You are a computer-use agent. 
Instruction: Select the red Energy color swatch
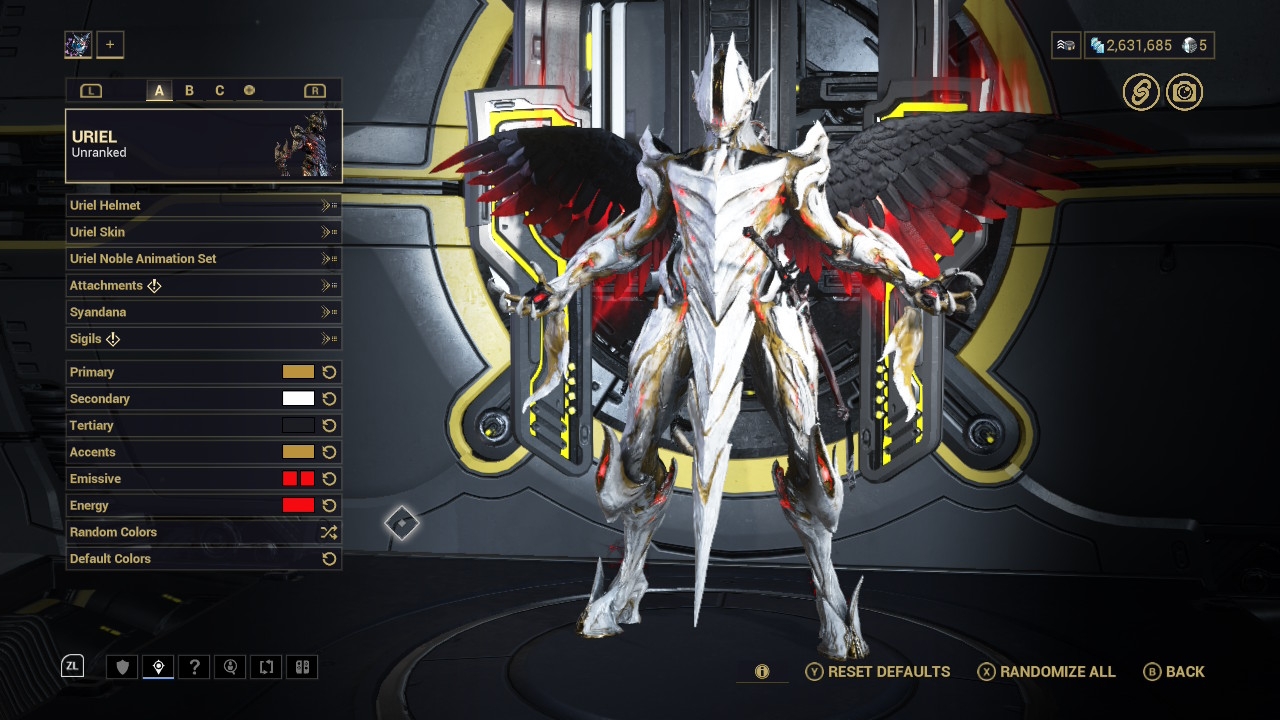298,505
